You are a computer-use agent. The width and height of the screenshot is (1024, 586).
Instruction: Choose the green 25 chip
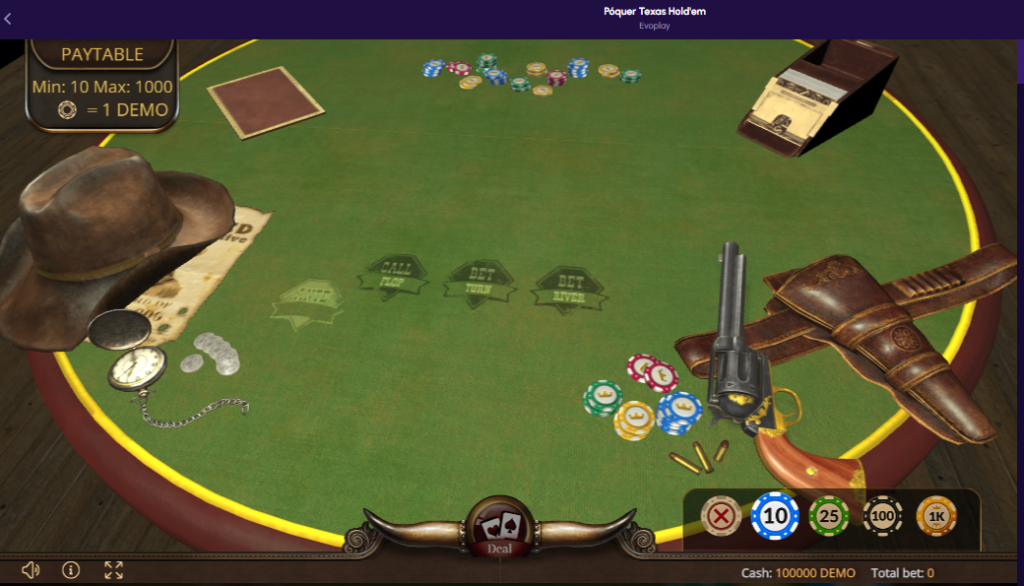click(829, 516)
